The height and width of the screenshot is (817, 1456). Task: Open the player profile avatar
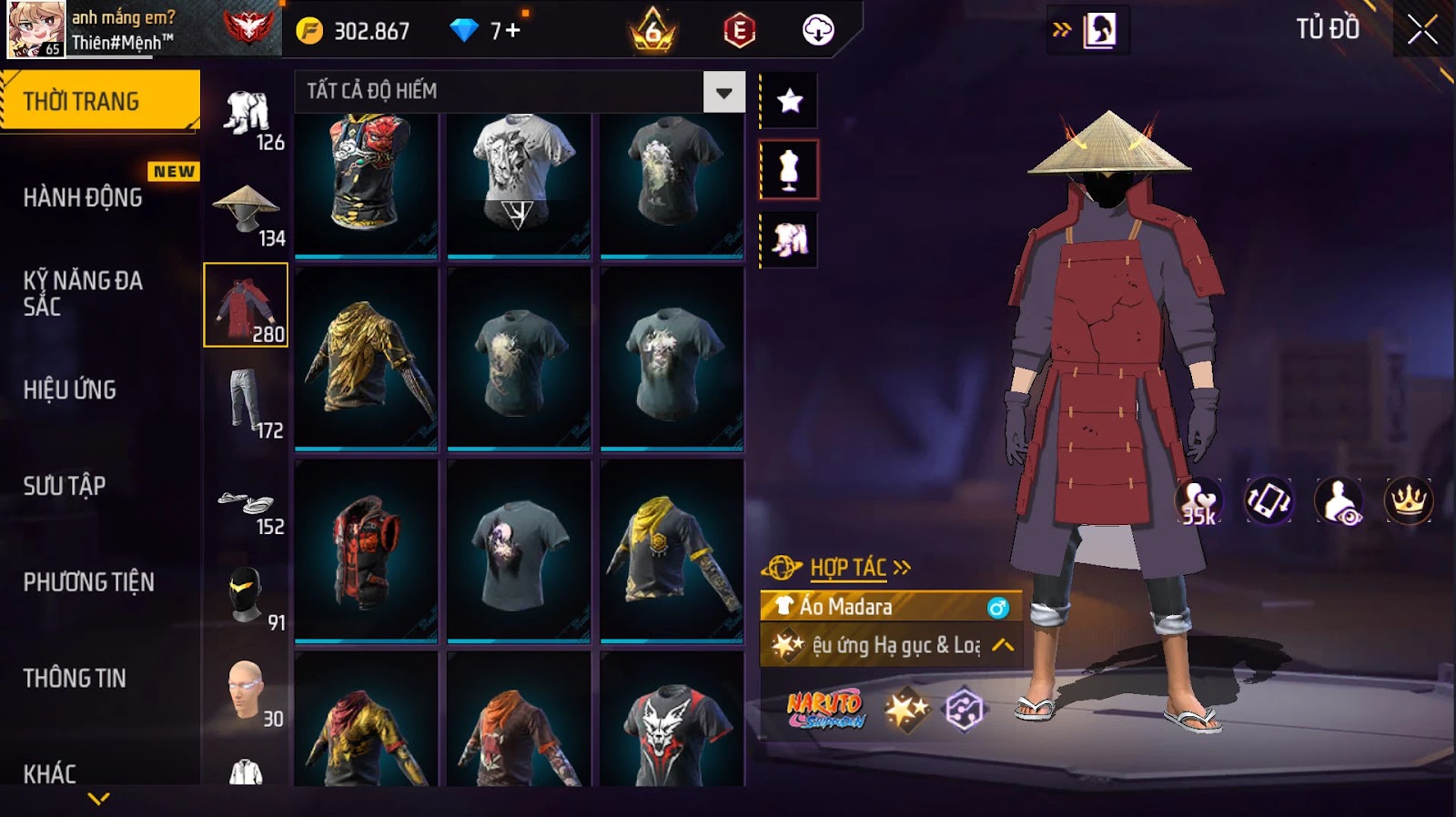pos(36,29)
